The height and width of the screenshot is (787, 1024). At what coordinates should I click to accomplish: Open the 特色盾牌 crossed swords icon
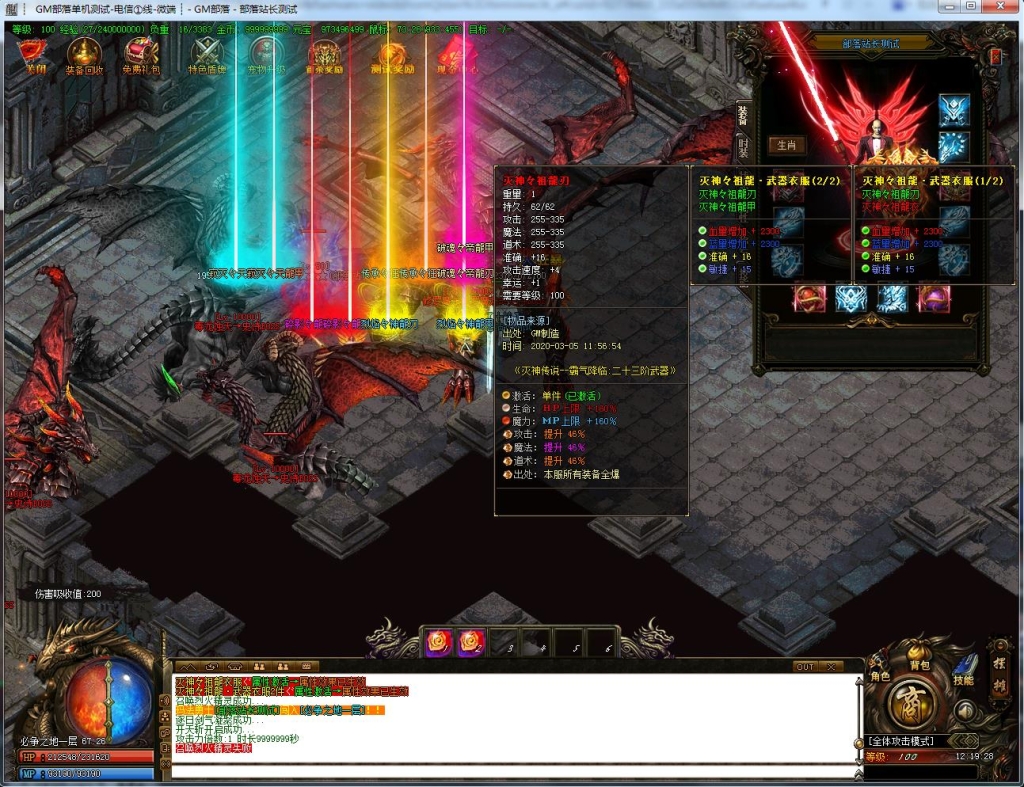click(207, 54)
